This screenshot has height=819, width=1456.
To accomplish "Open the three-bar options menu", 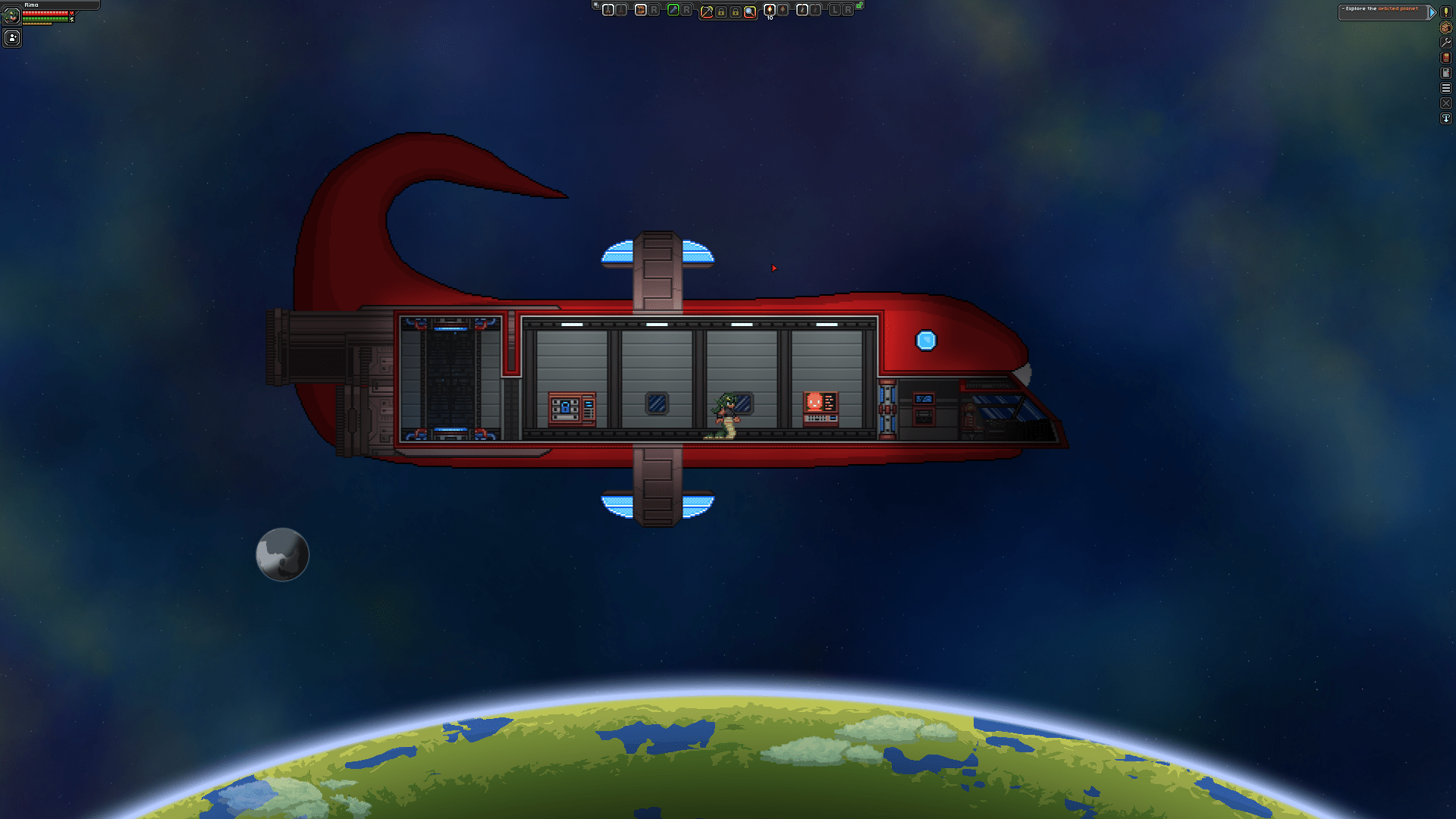I will coord(1446,88).
